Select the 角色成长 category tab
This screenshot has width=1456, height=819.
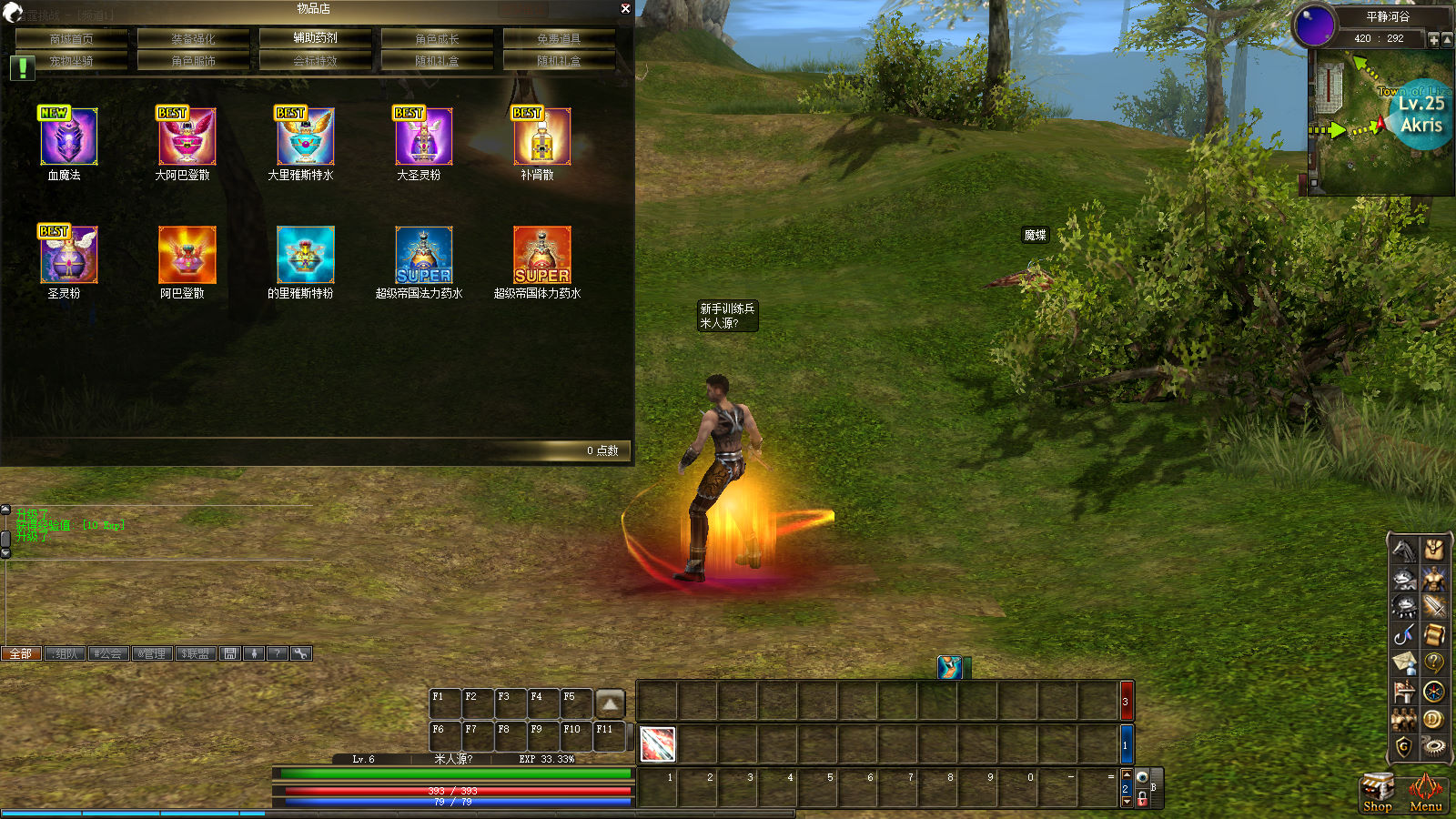(437, 38)
